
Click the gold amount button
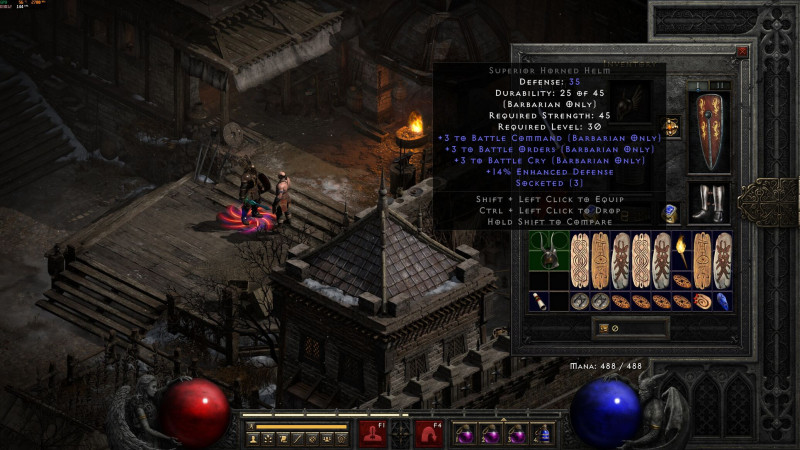(604, 327)
